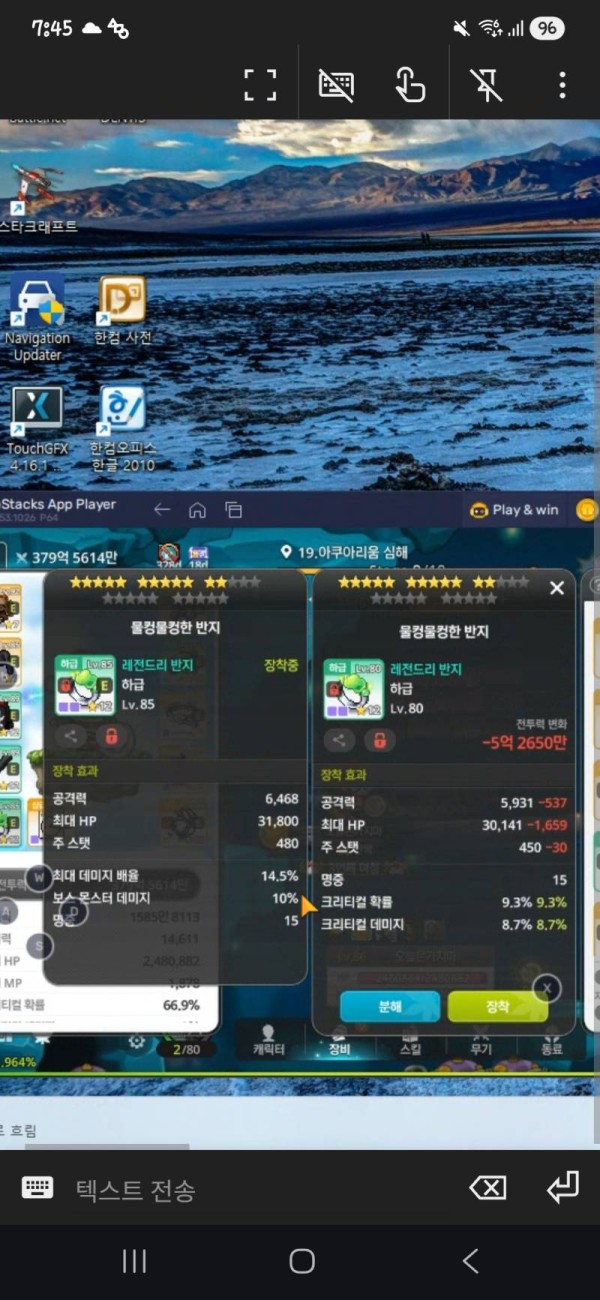Open the Play & win panel
600x1300 pixels.
[x=514, y=509]
